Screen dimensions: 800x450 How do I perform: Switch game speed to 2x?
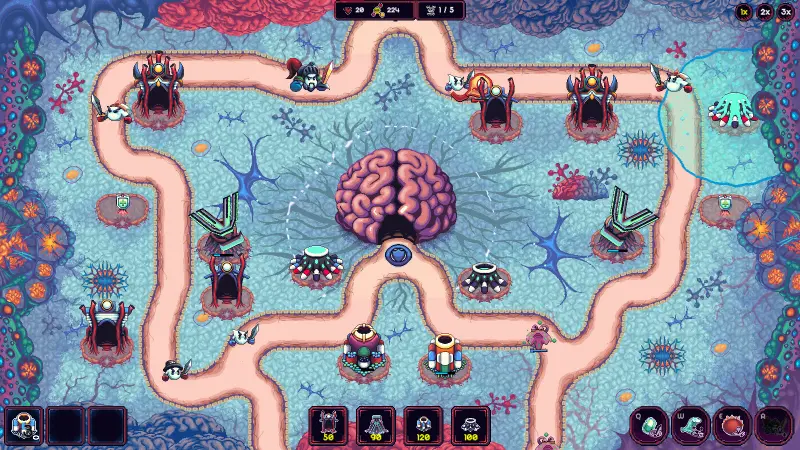click(765, 12)
